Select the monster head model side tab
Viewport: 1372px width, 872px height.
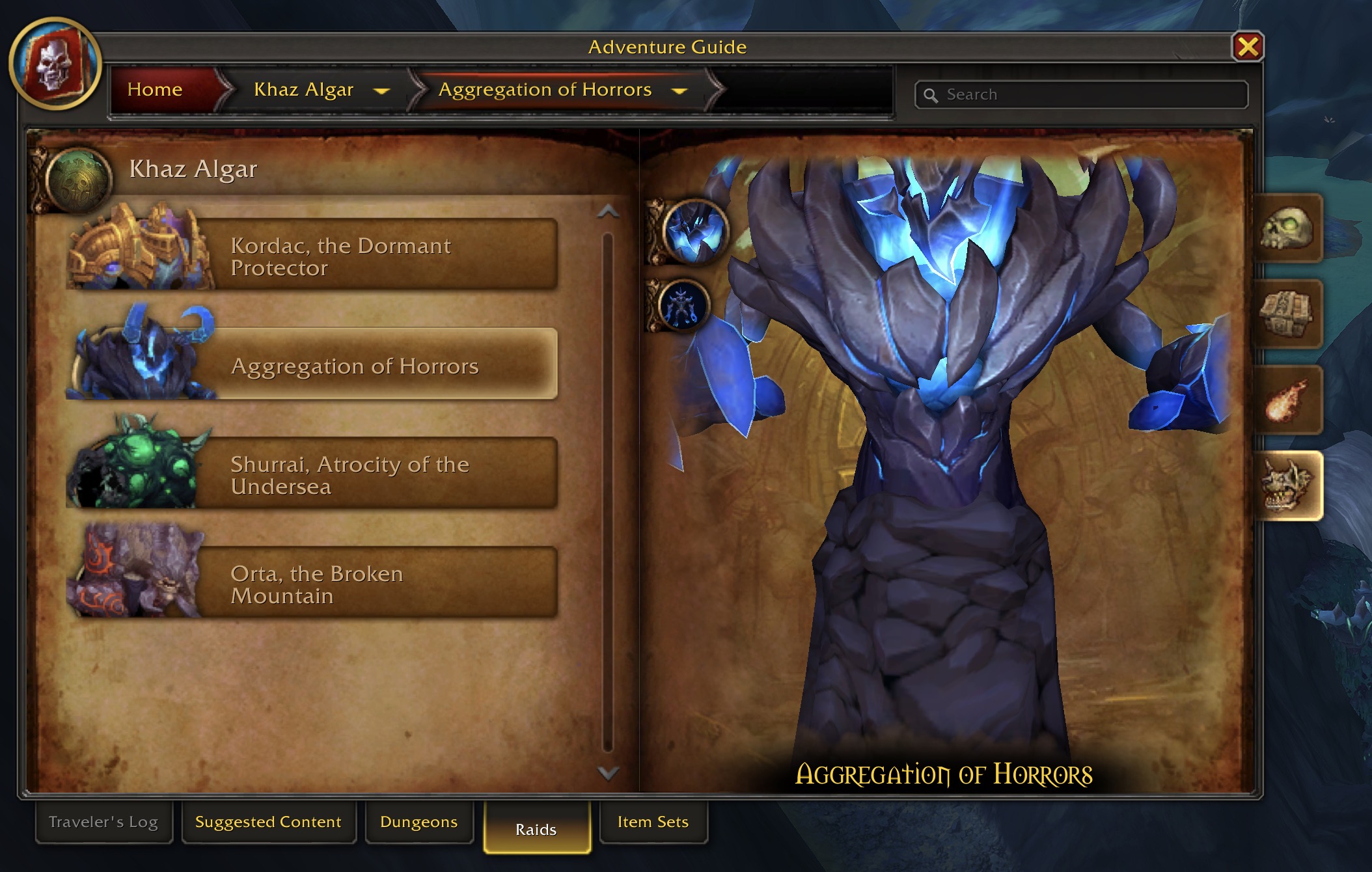coord(1287,486)
